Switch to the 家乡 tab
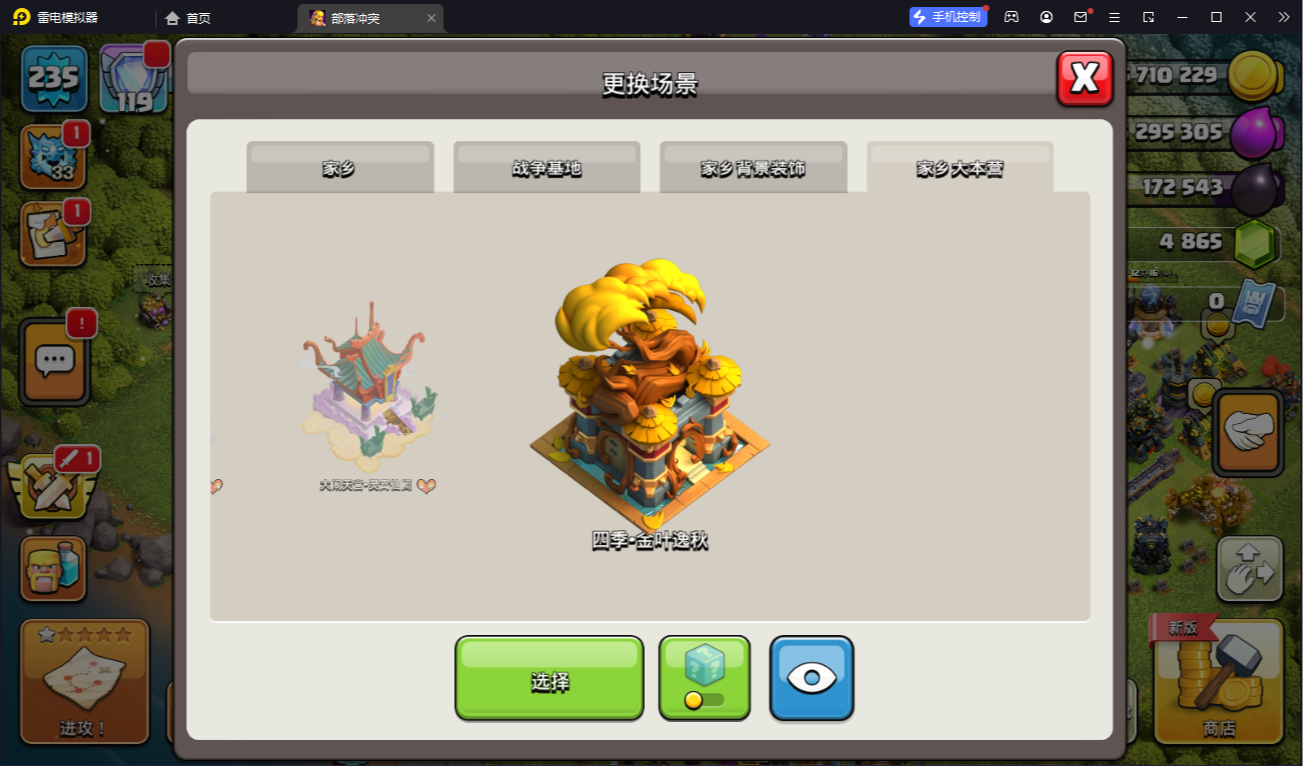Image resolution: width=1303 pixels, height=766 pixels. point(340,168)
